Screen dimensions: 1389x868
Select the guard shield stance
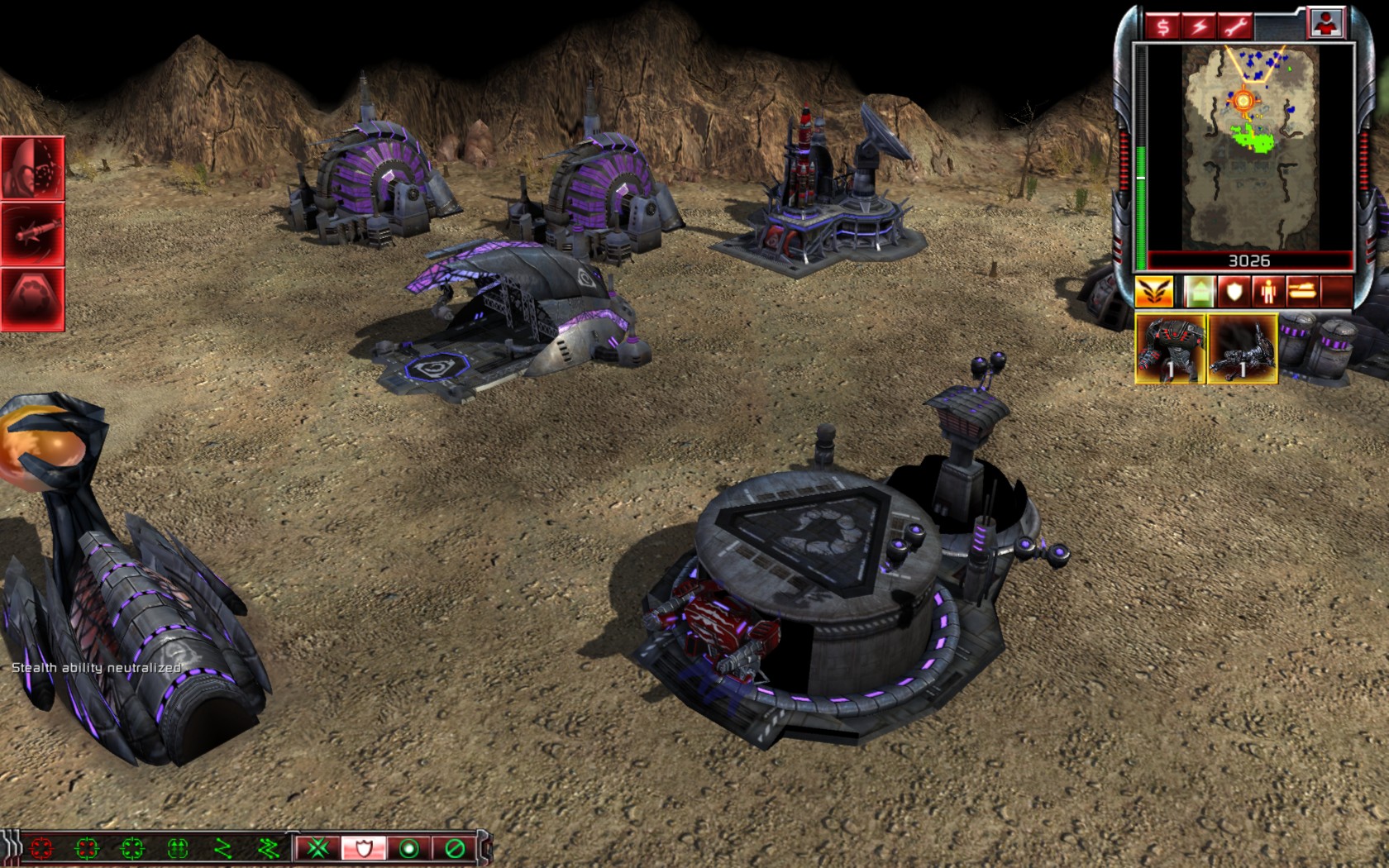[363, 848]
